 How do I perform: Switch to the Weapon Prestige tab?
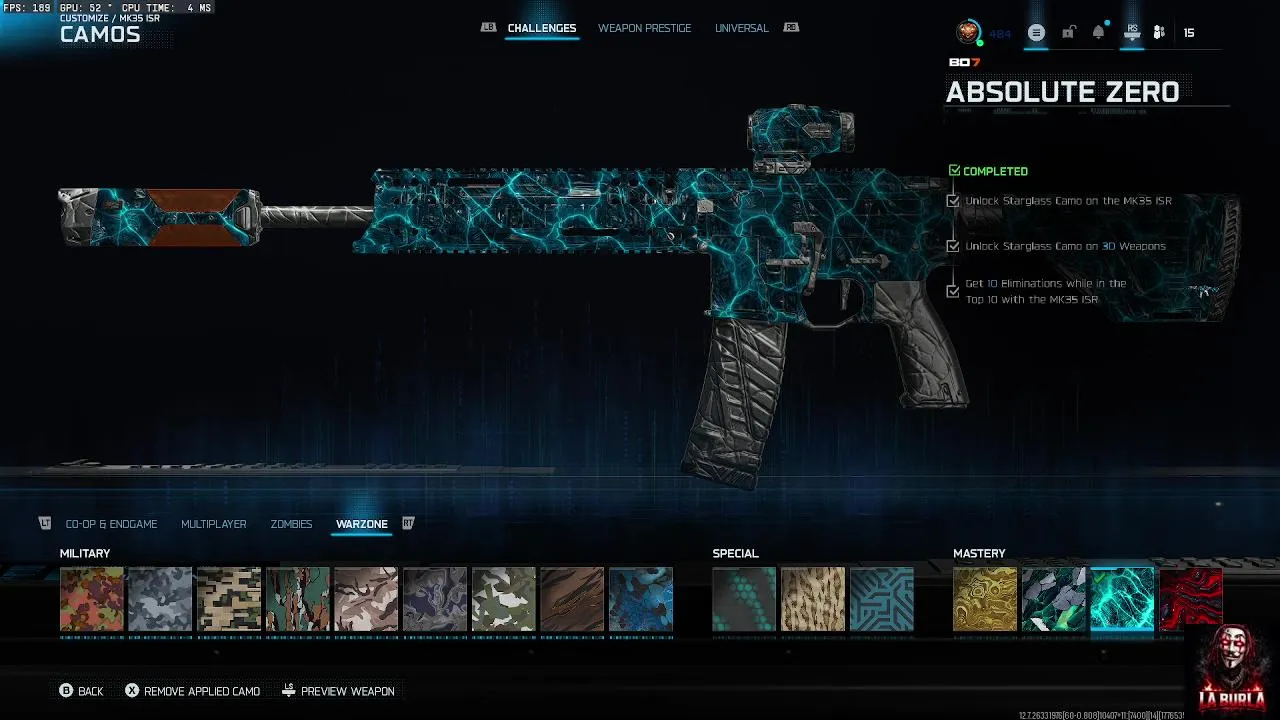click(644, 28)
